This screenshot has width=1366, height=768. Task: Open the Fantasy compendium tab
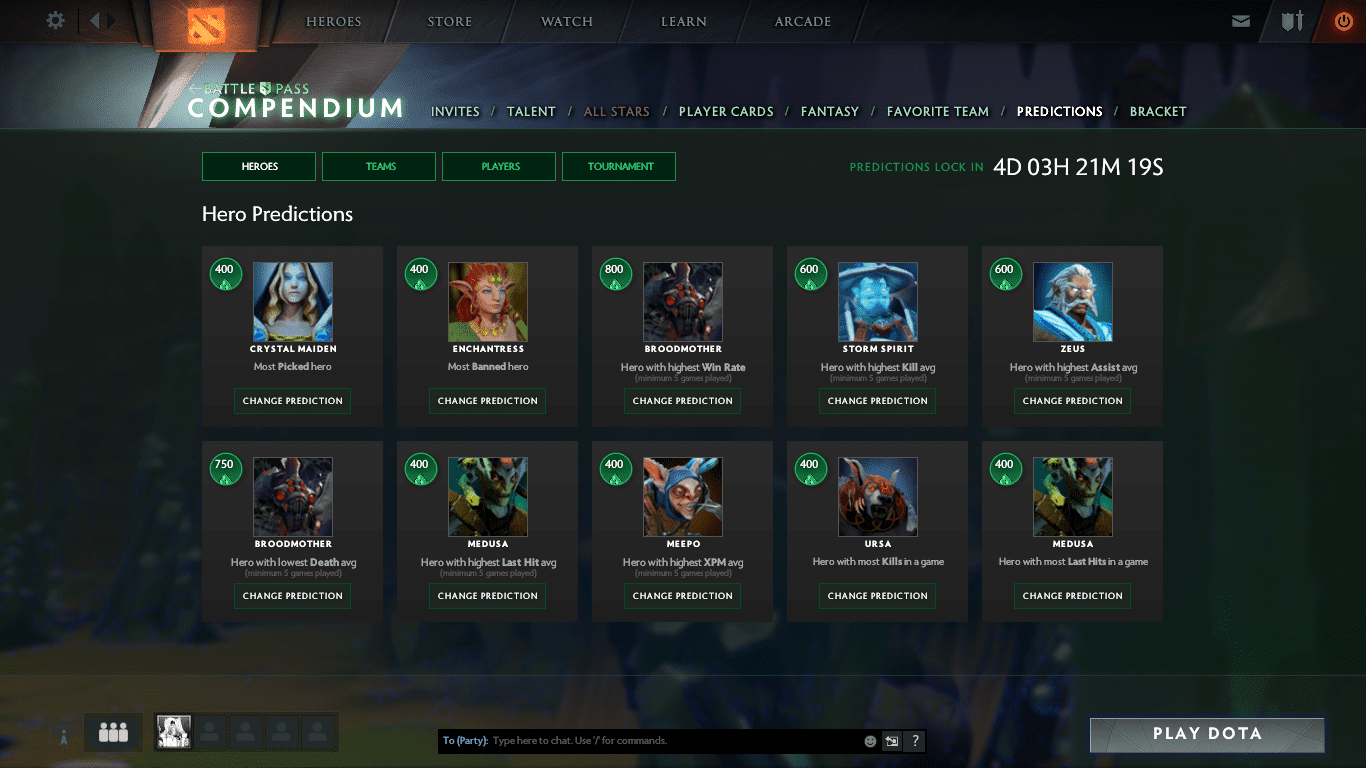point(830,112)
